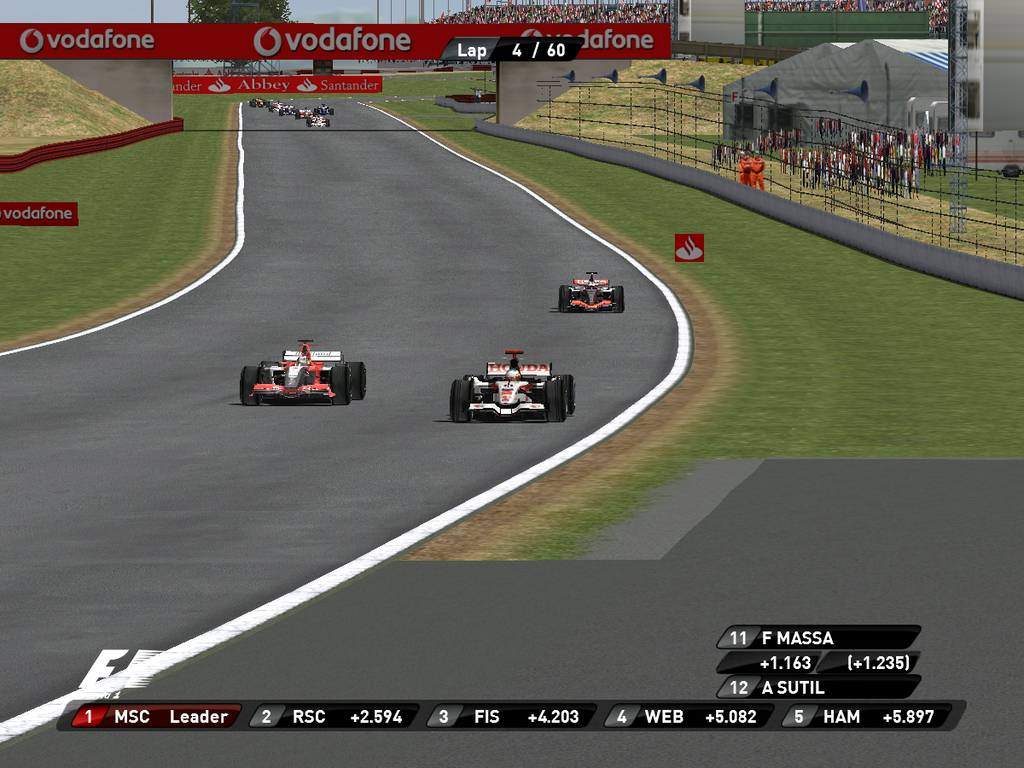The width and height of the screenshot is (1024, 768).
Task: Choose the RSC second-place ticker entry
Action: click(x=333, y=716)
